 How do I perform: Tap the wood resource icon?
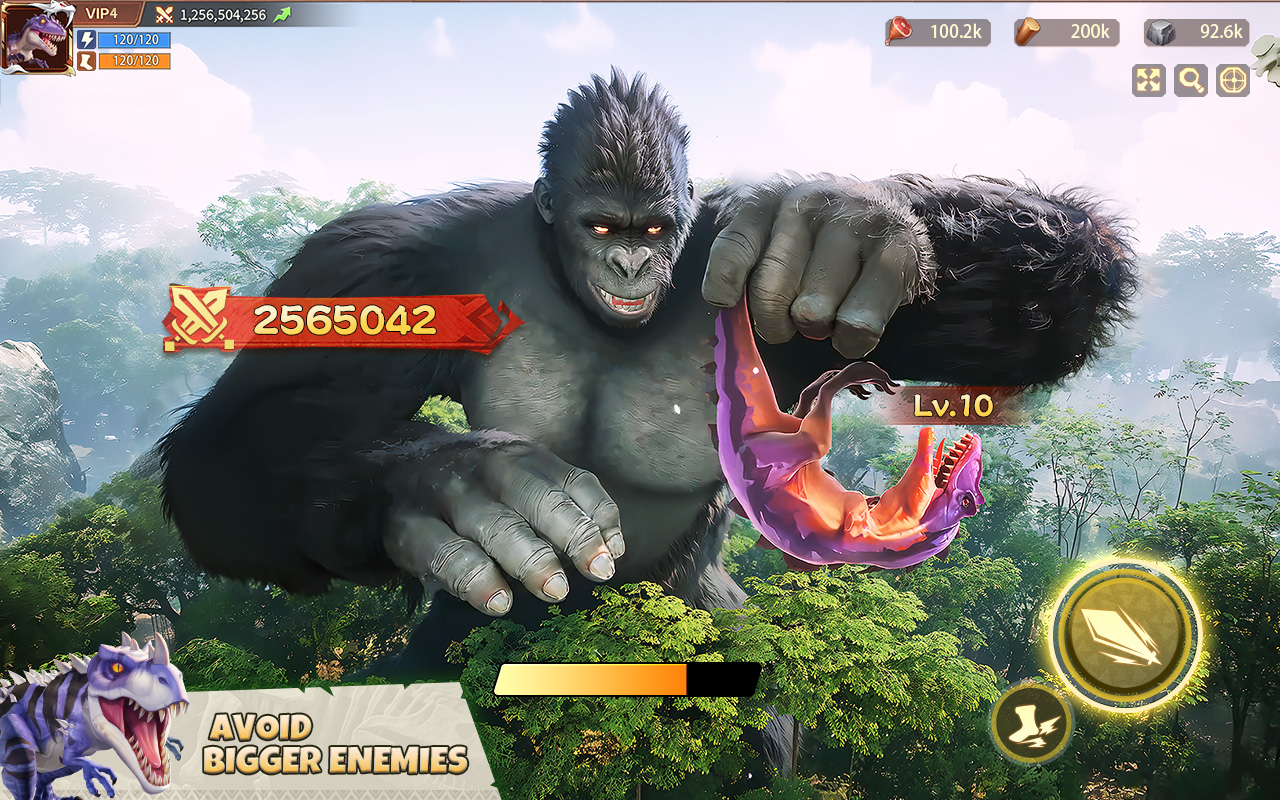coord(1027,32)
